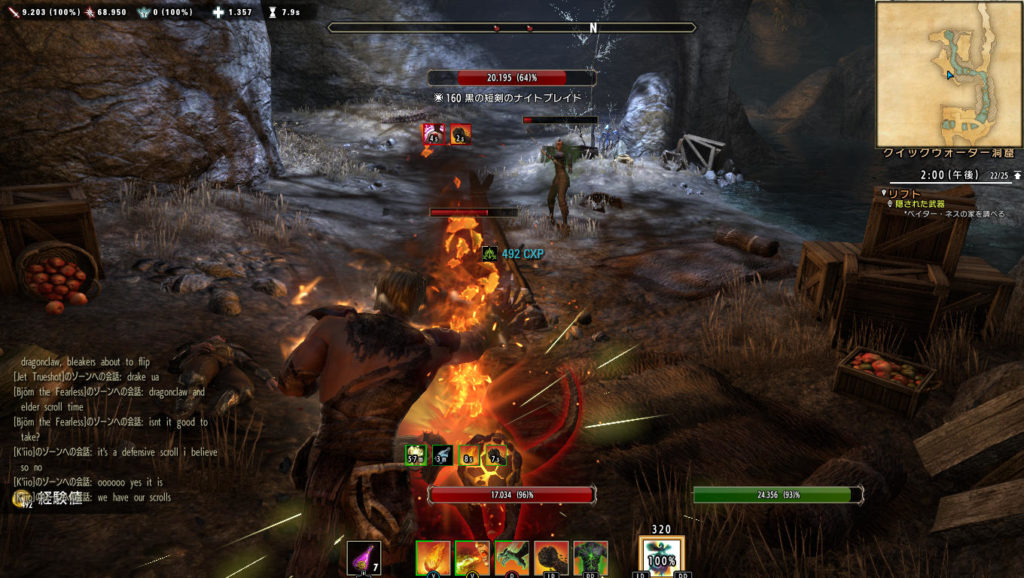Check the 7s rock buff icon
Viewport: 1024px width, 578px height.
[x=494, y=455]
